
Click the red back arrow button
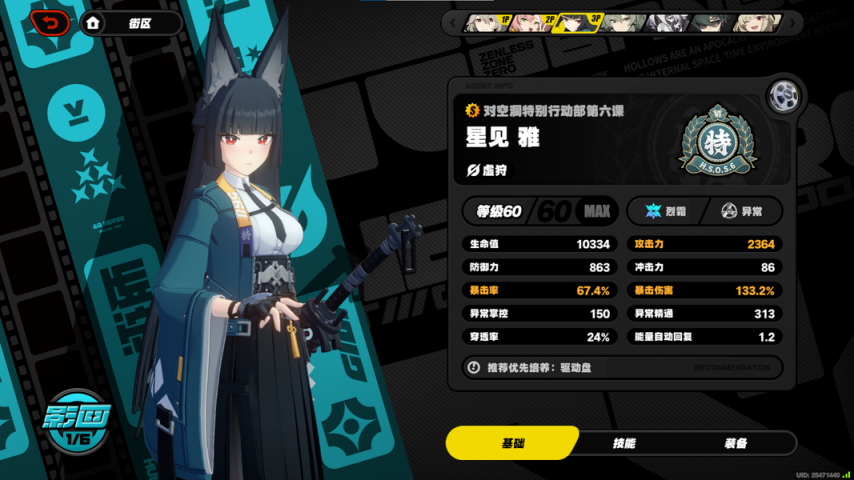(50, 22)
